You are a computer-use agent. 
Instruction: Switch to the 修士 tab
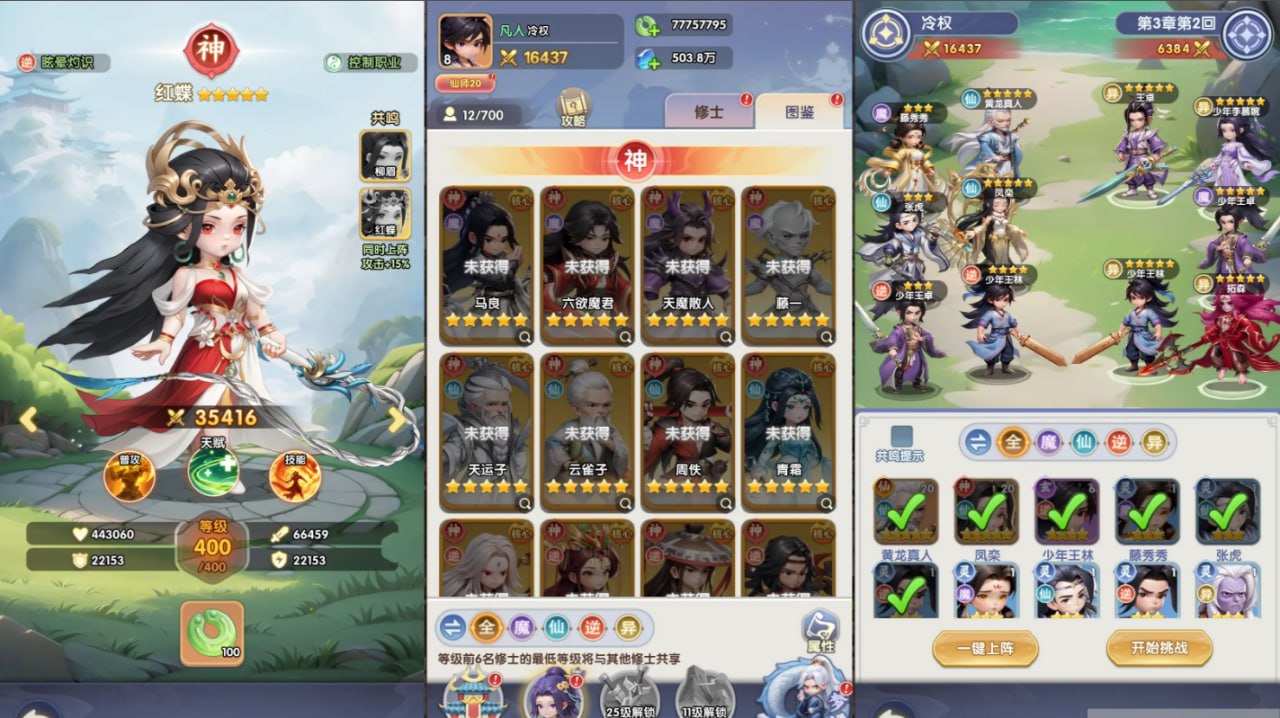tap(708, 113)
